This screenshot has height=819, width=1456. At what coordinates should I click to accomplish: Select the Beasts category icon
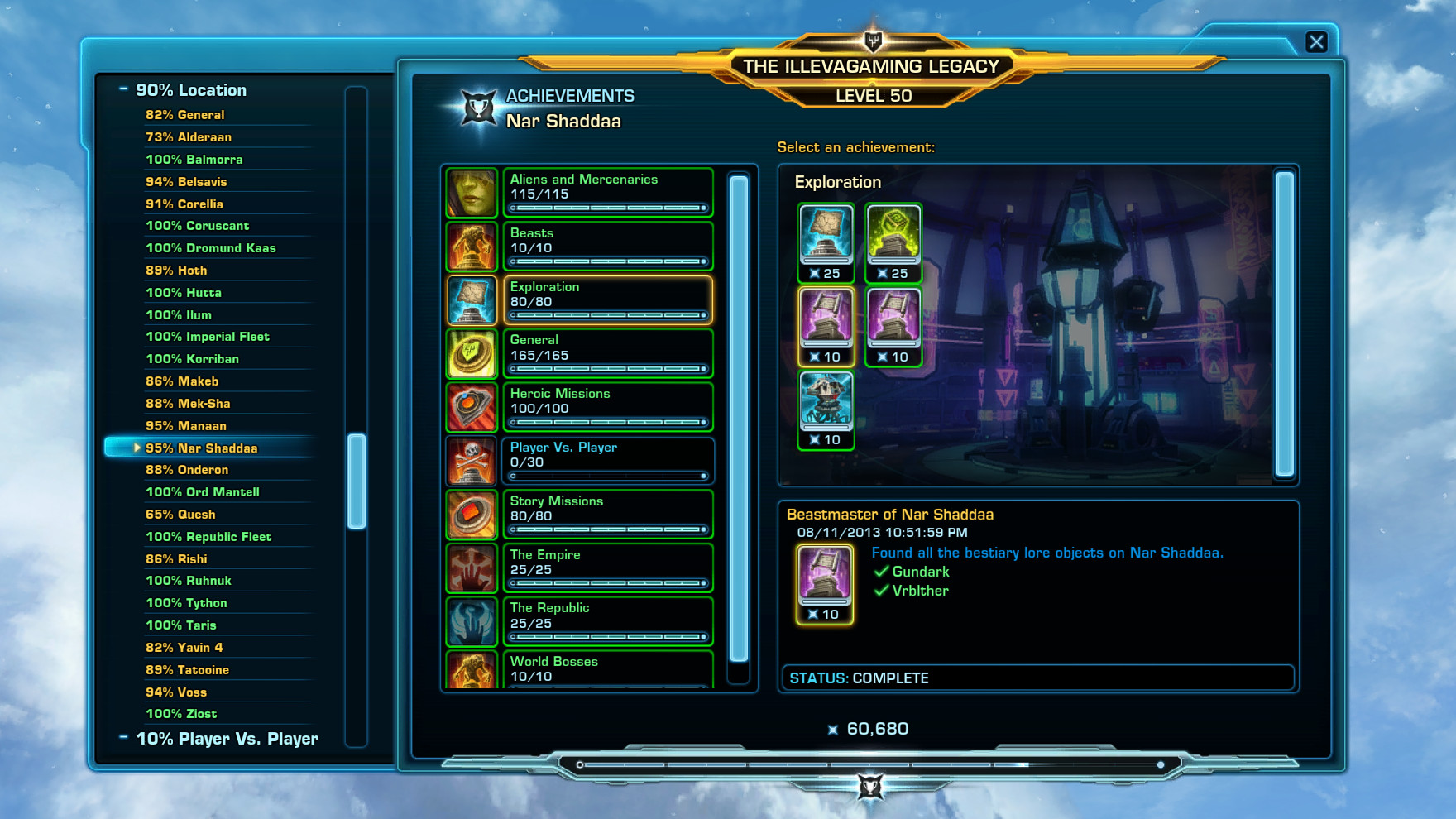pyautogui.click(x=472, y=246)
